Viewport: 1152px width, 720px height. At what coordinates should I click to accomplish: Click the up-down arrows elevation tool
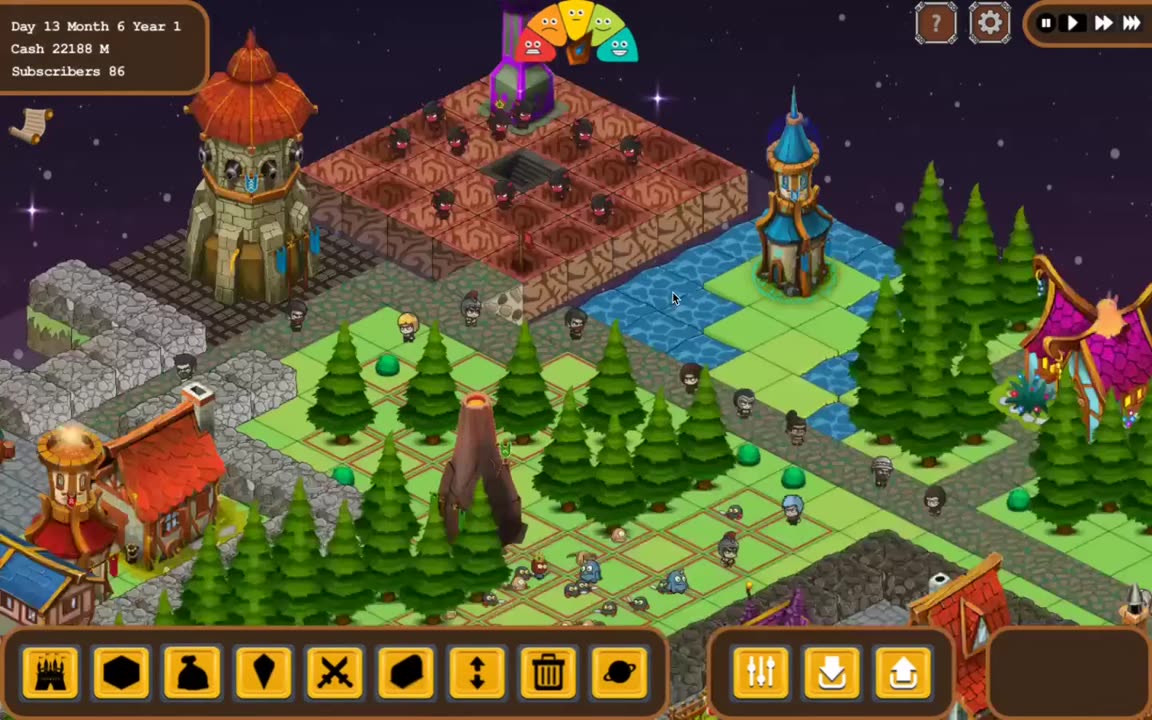[x=477, y=671]
